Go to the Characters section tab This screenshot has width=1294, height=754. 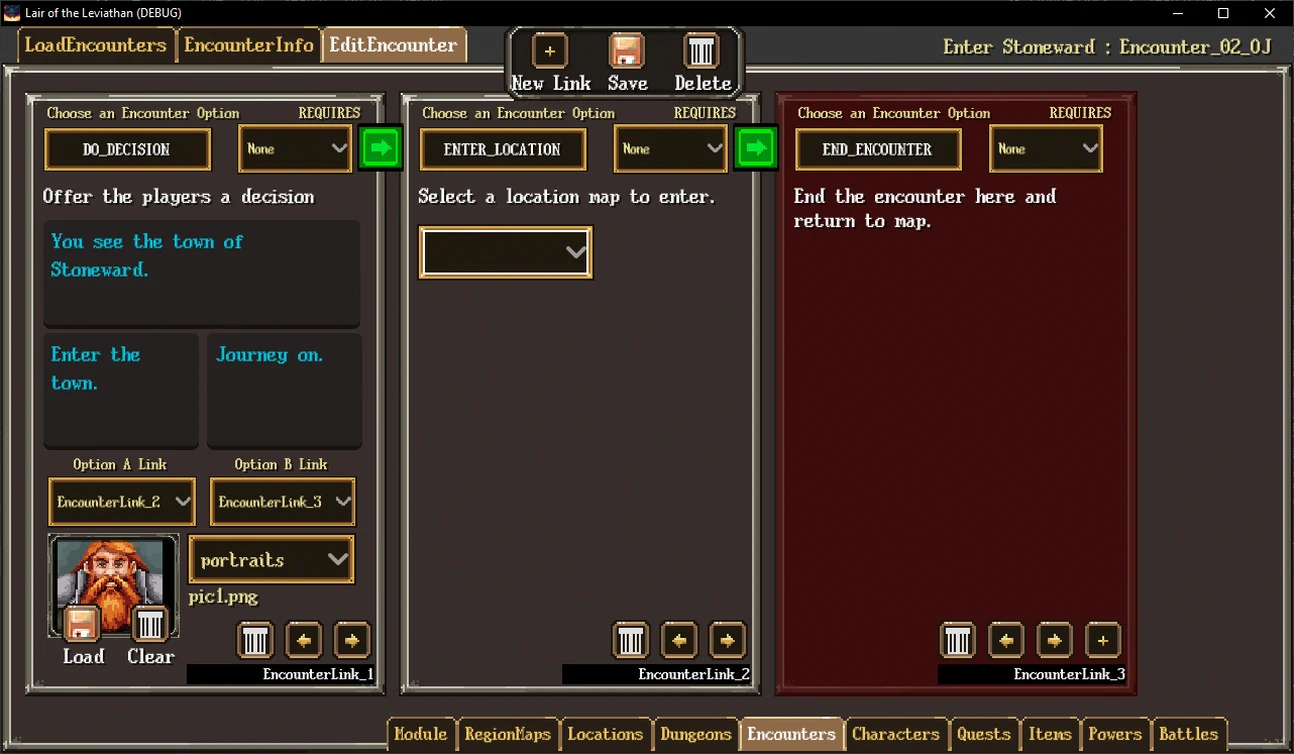895,734
